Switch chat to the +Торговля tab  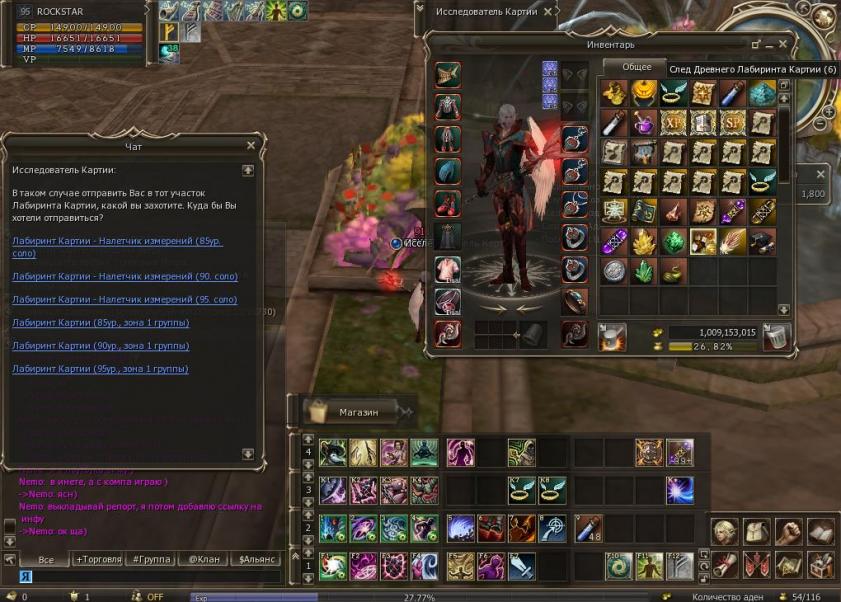pyautogui.click(x=98, y=559)
